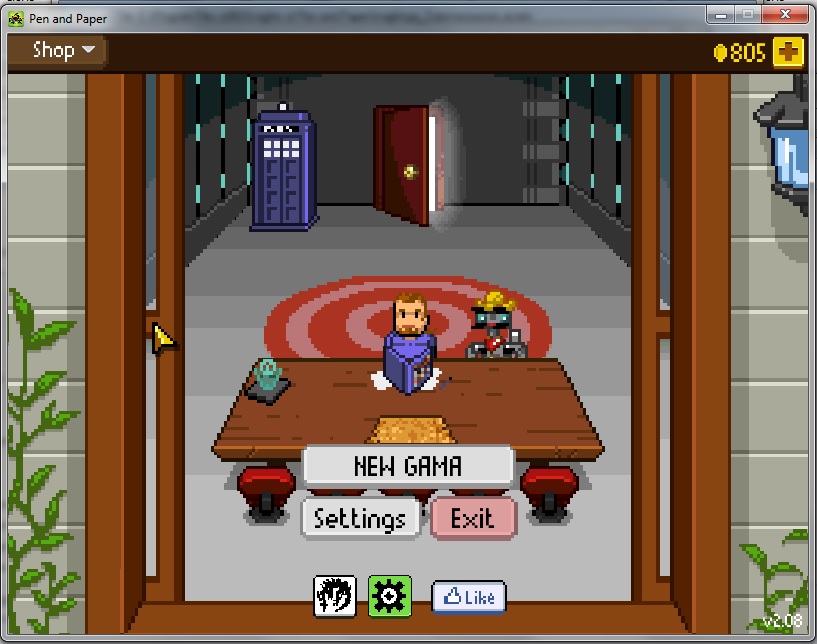Minimize the game window

[x=720, y=14]
